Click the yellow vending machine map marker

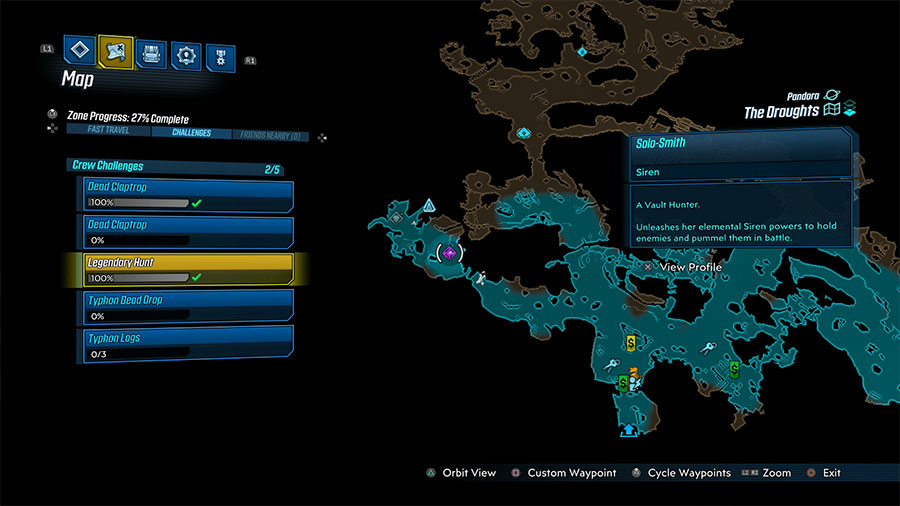[631, 343]
